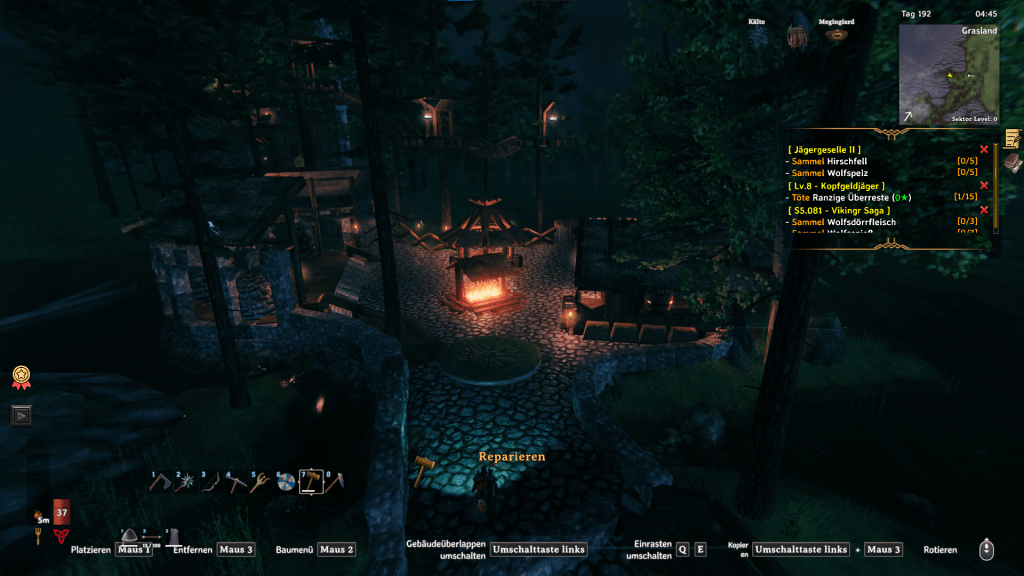This screenshot has height=576, width=1024.
Task: Select the highlighted hammer hotbar slot
Action: tap(310, 482)
